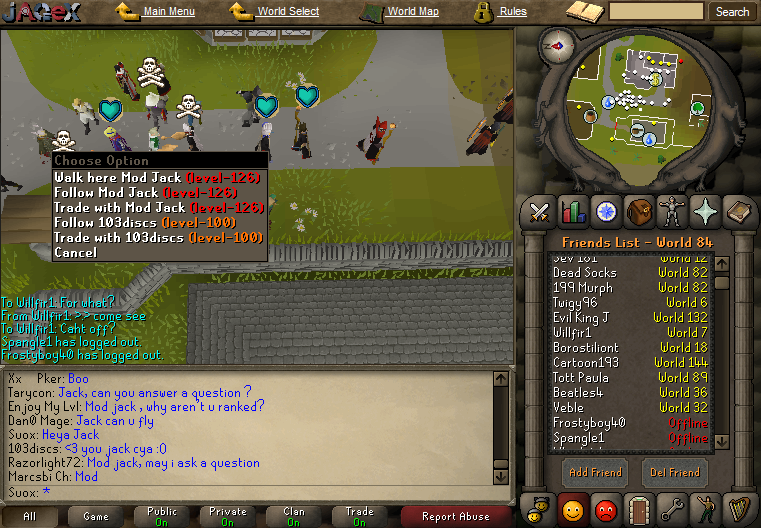The image size is (761, 528).
Task: Open the Report Abuse button
Action: 456,517
